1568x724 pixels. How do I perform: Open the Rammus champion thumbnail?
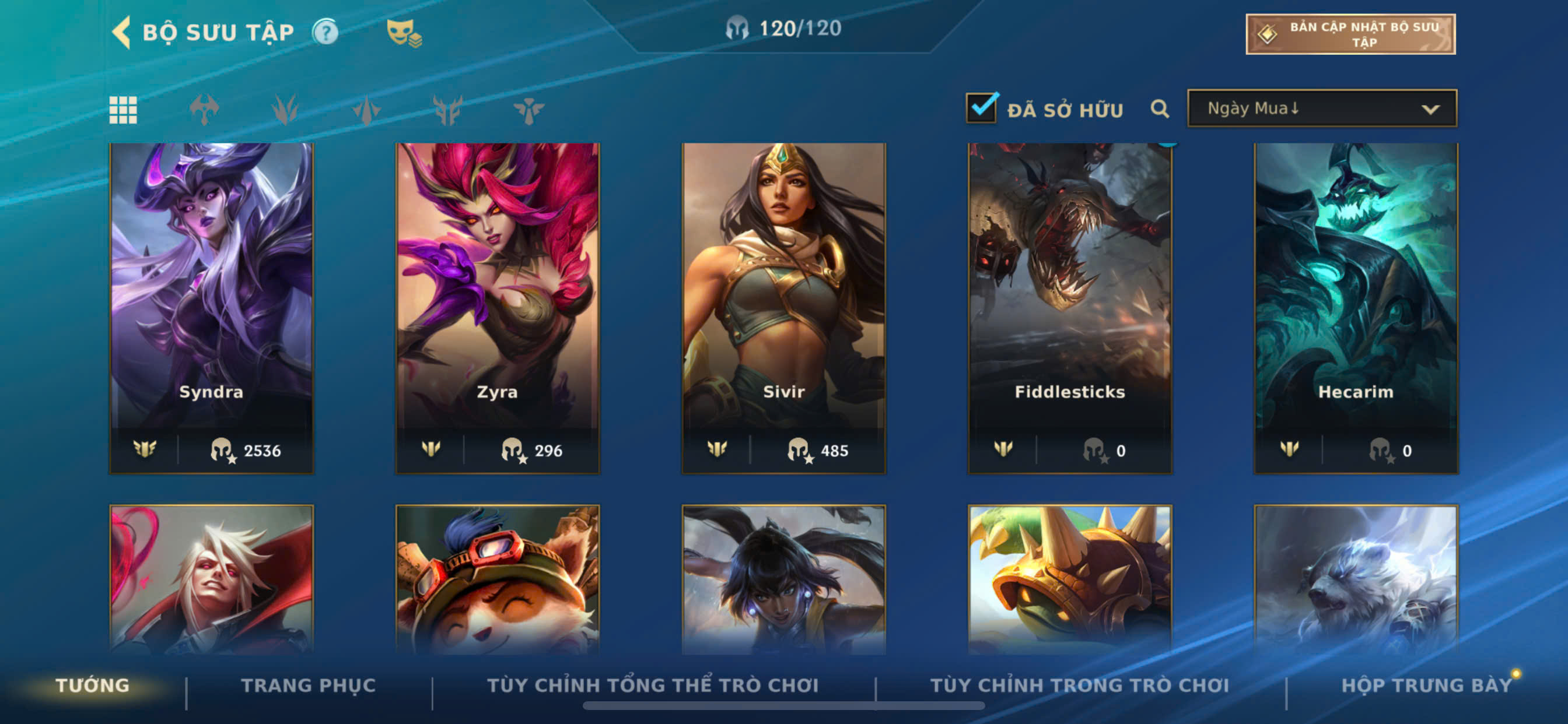coord(1069,579)
